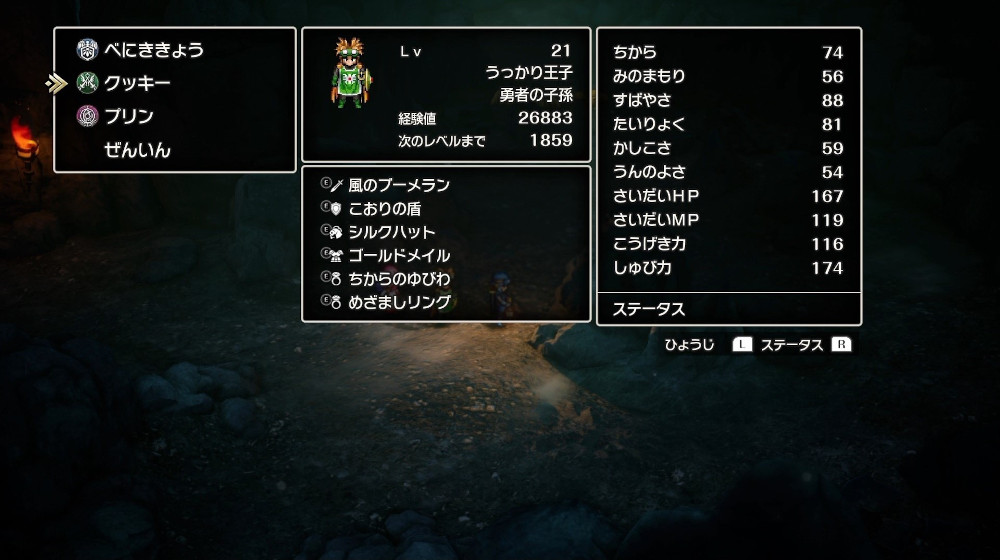Select the シルクハット helmet slot
Screen dimensions: 1000x560
pyautogui.click(x=392, y=232)
